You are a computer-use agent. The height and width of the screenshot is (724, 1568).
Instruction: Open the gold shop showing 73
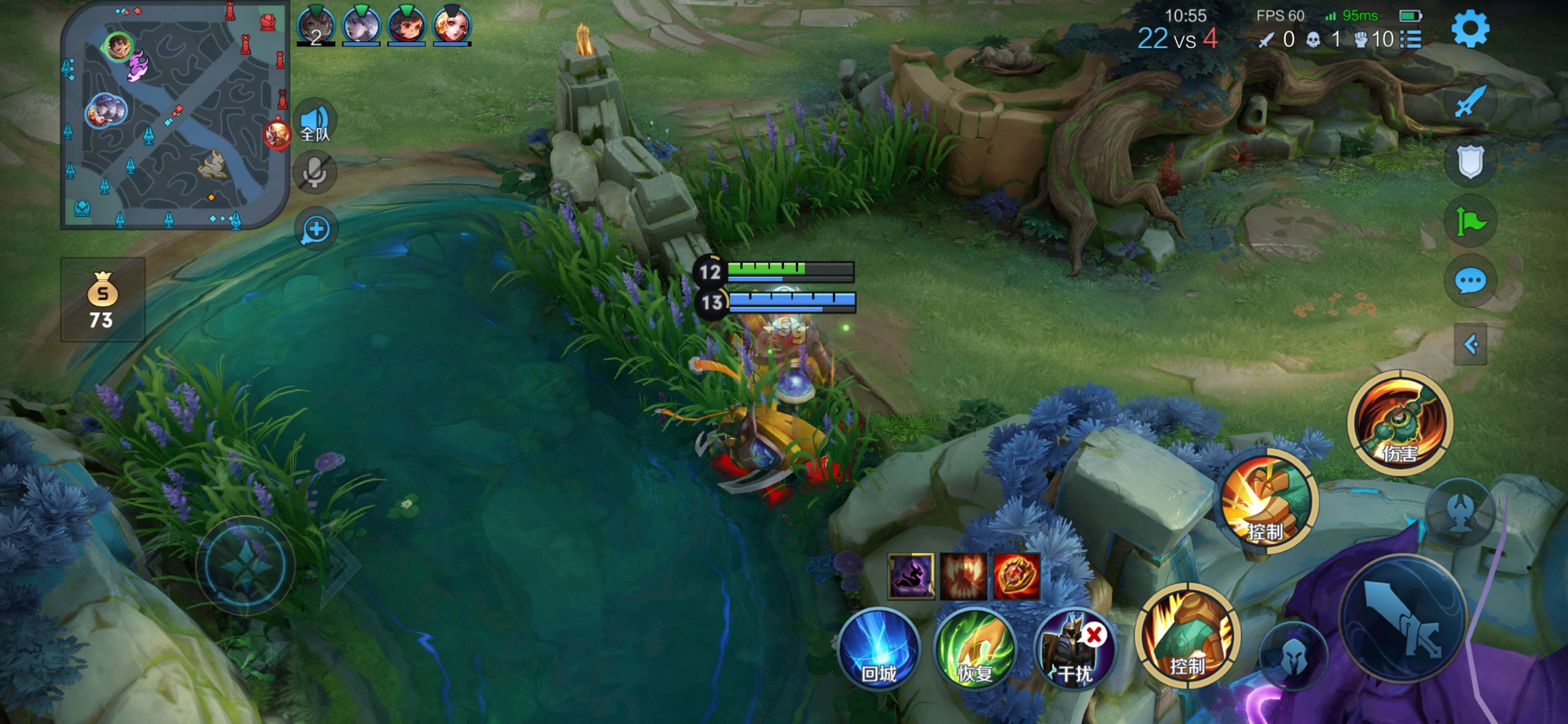click(x=102, y=300)
